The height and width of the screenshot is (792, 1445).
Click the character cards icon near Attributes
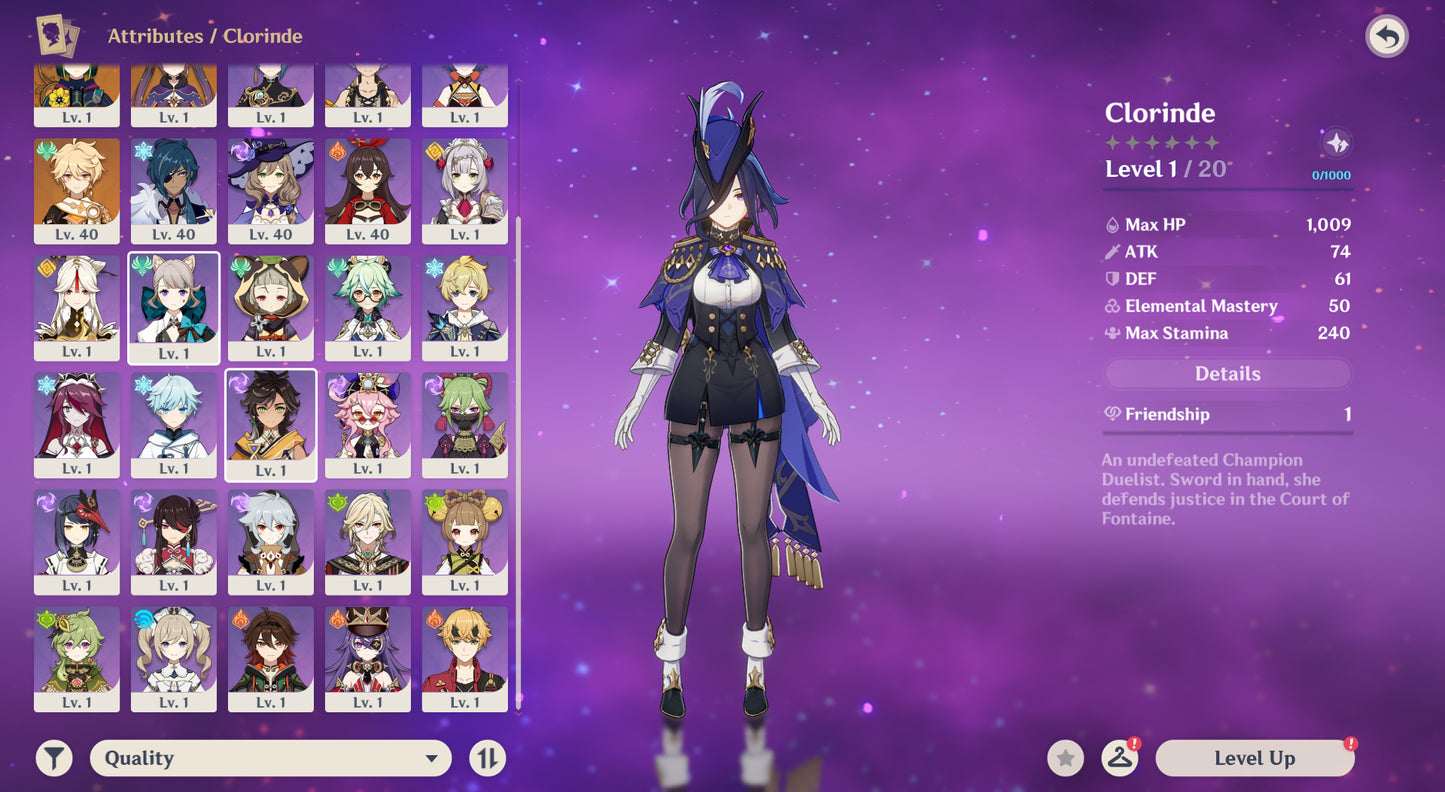click(x=57, y=36)
